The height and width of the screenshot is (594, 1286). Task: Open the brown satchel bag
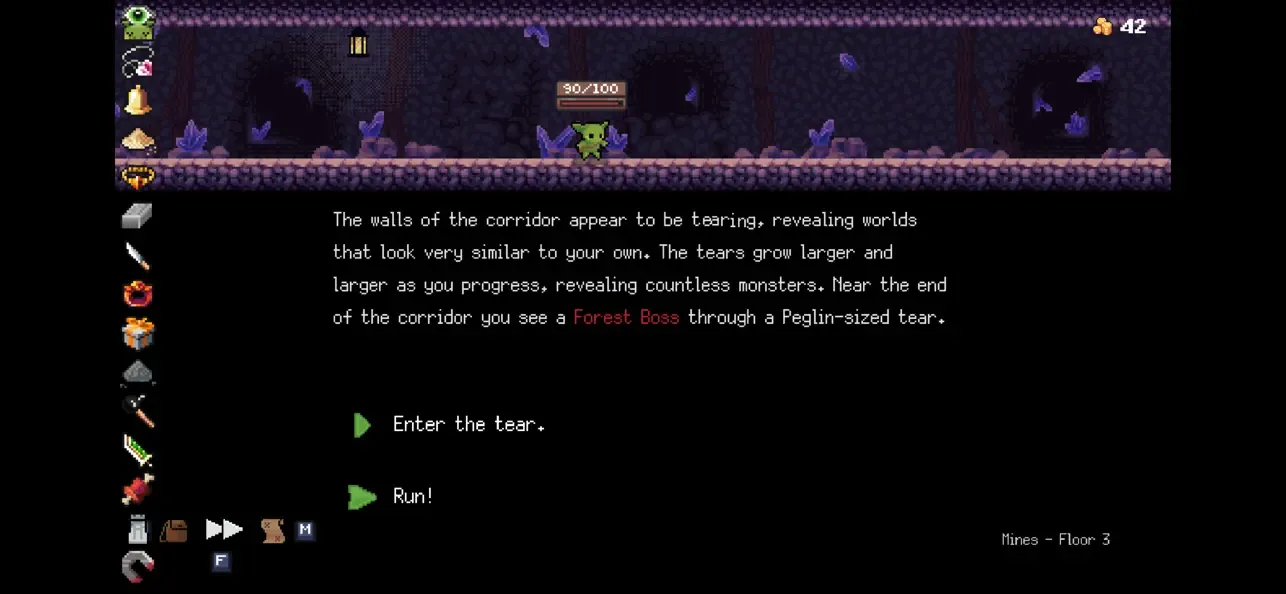click(x=174, y=530)
